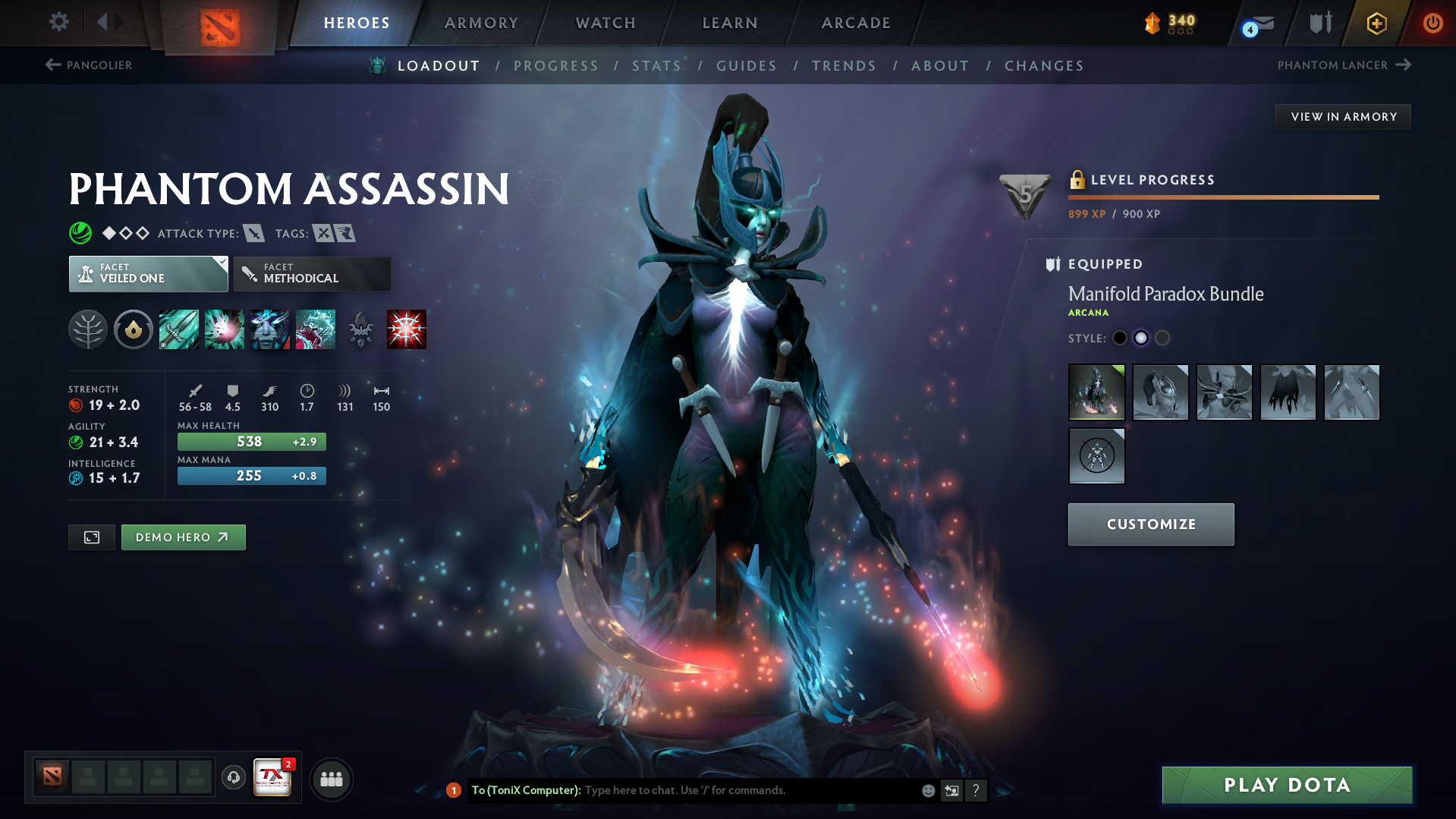Switch to the Guides tab
Viewport: 1456px width, 819px height.
pos(746,65)
